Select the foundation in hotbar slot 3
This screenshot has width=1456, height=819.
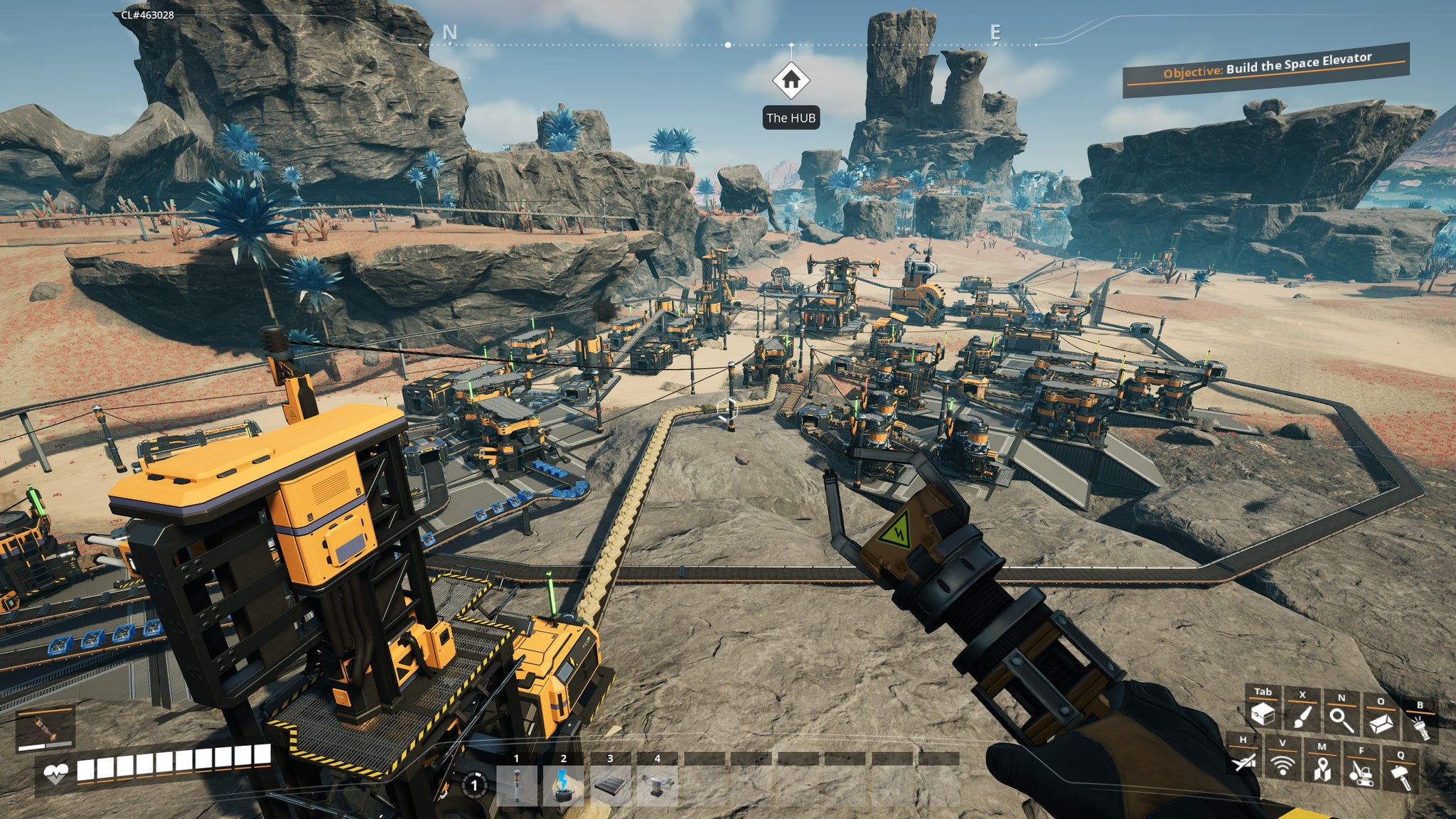pos(610,785)
